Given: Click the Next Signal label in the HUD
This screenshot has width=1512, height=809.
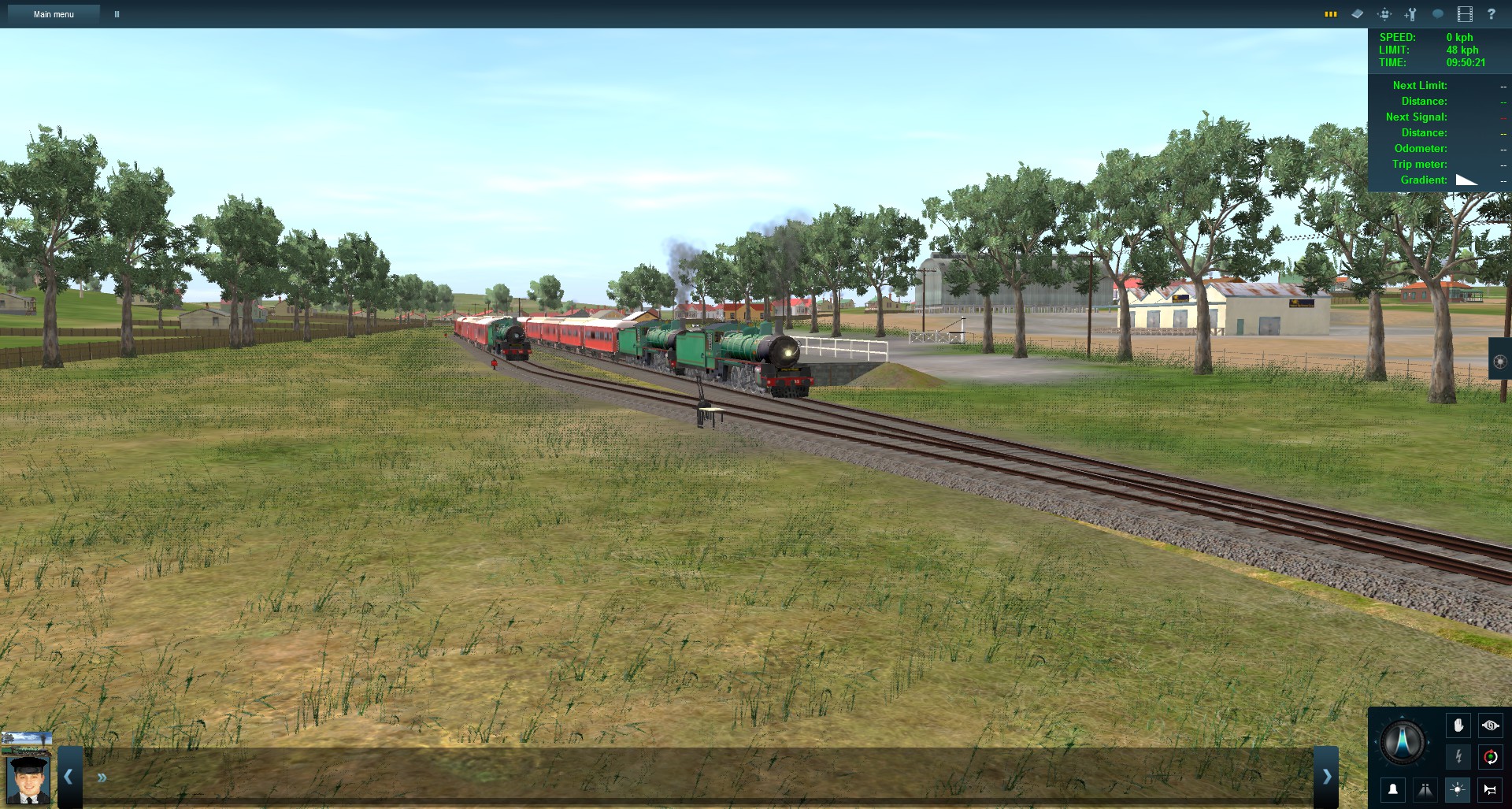Looking at the screenshot, I should pos(1417,117).
